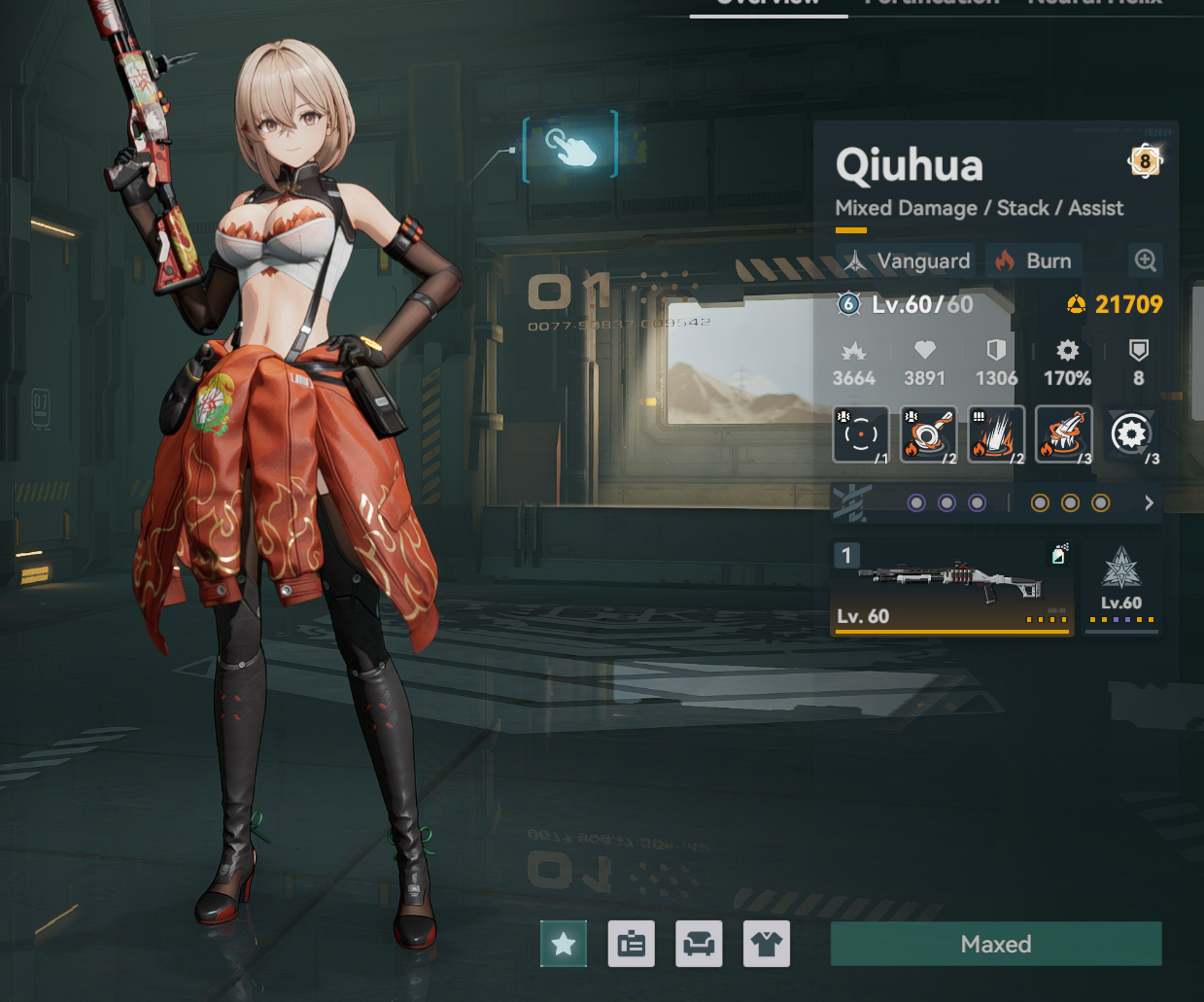This screenshot has height=1002, width=1204.
Task: View the crosshair basic attack skill
Action: (x=861, y=434)
